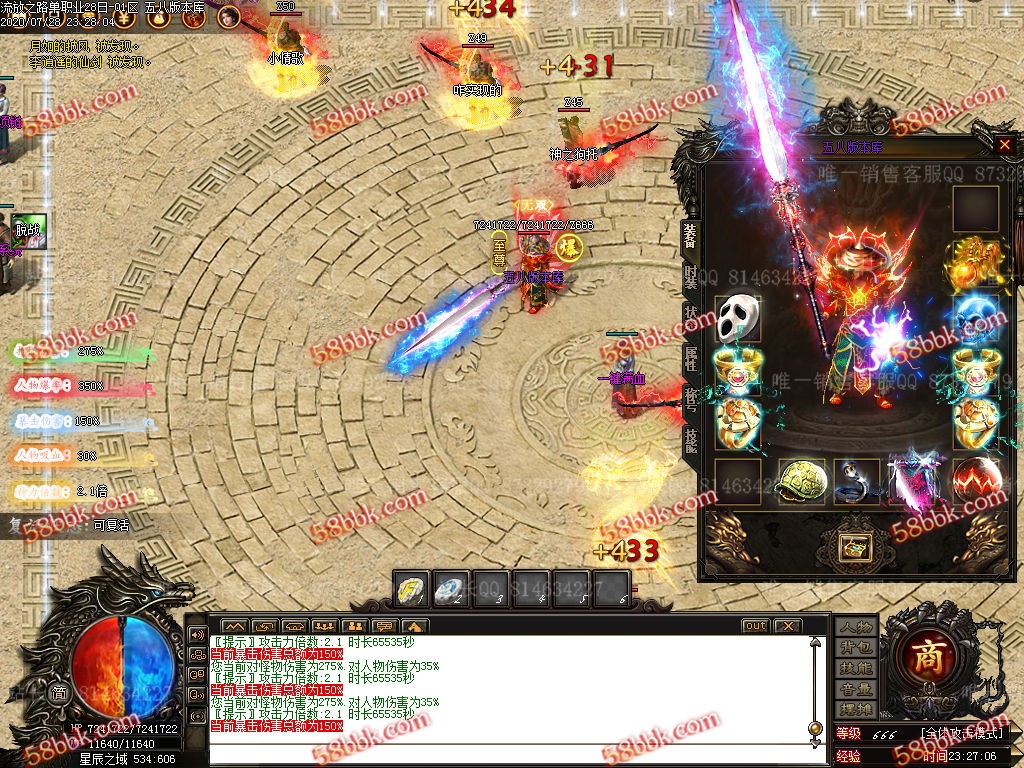1024x768 pixels.
Task: Open the 背包 (bag) menu
Action: click(x=856, y=648)
